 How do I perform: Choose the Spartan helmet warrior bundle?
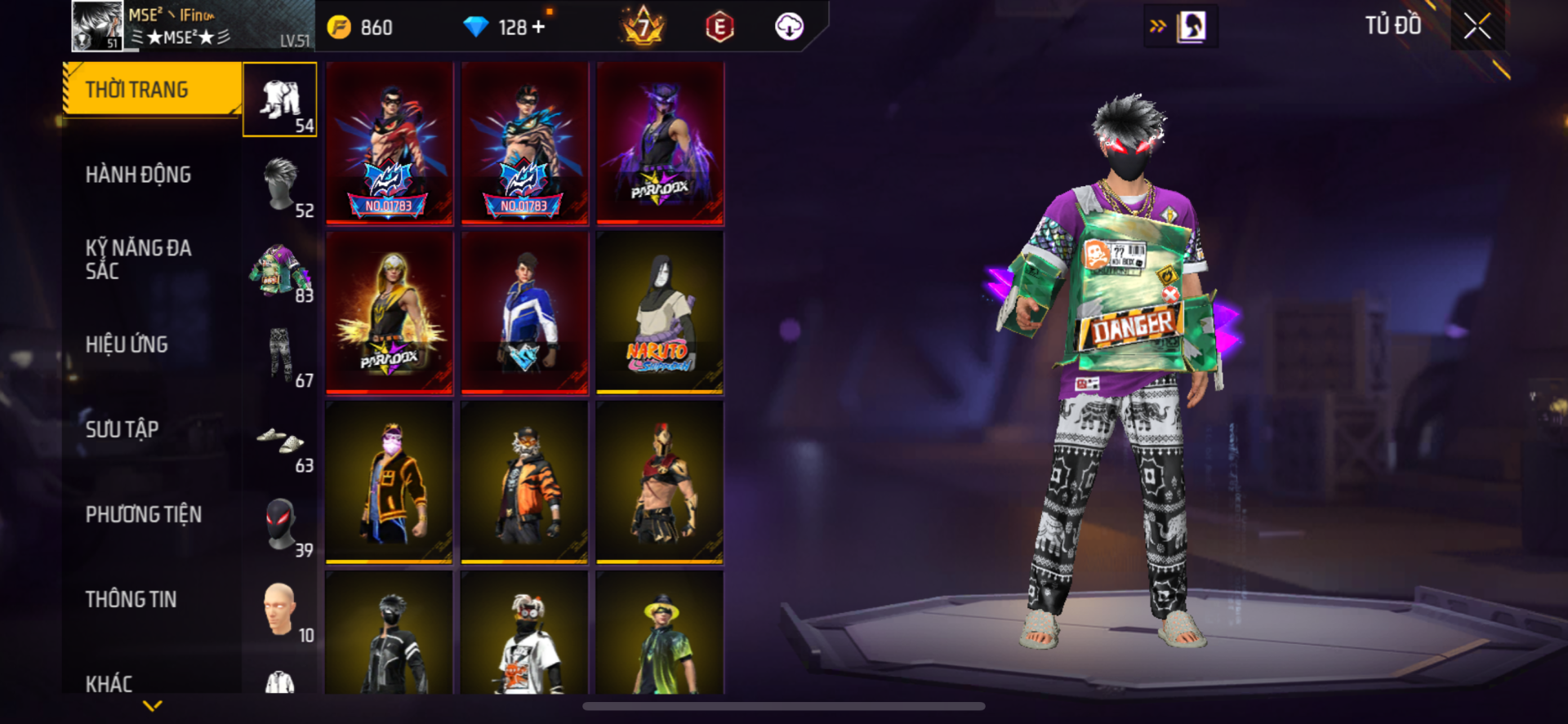coord(660,482)
